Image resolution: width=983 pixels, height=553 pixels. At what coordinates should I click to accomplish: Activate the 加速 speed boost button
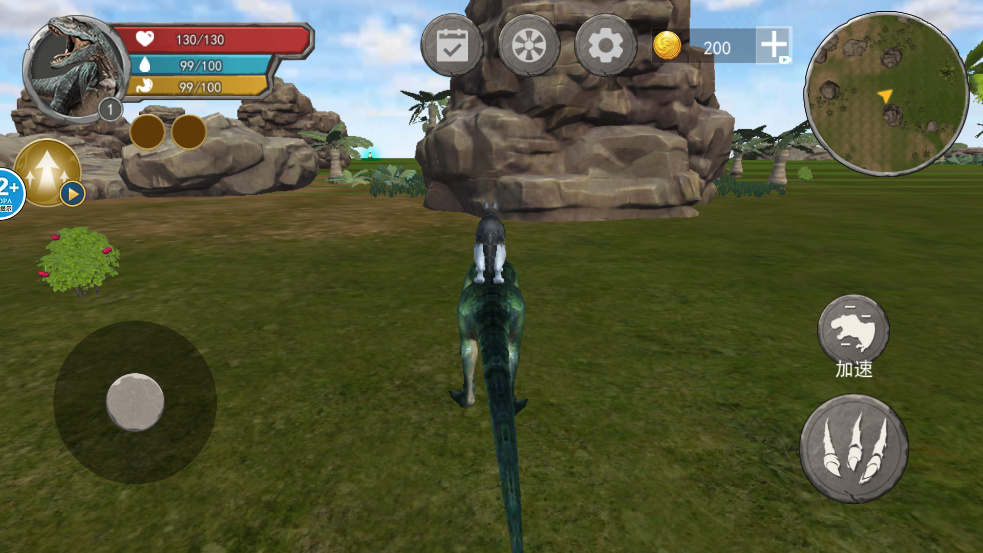click(853, 330)
